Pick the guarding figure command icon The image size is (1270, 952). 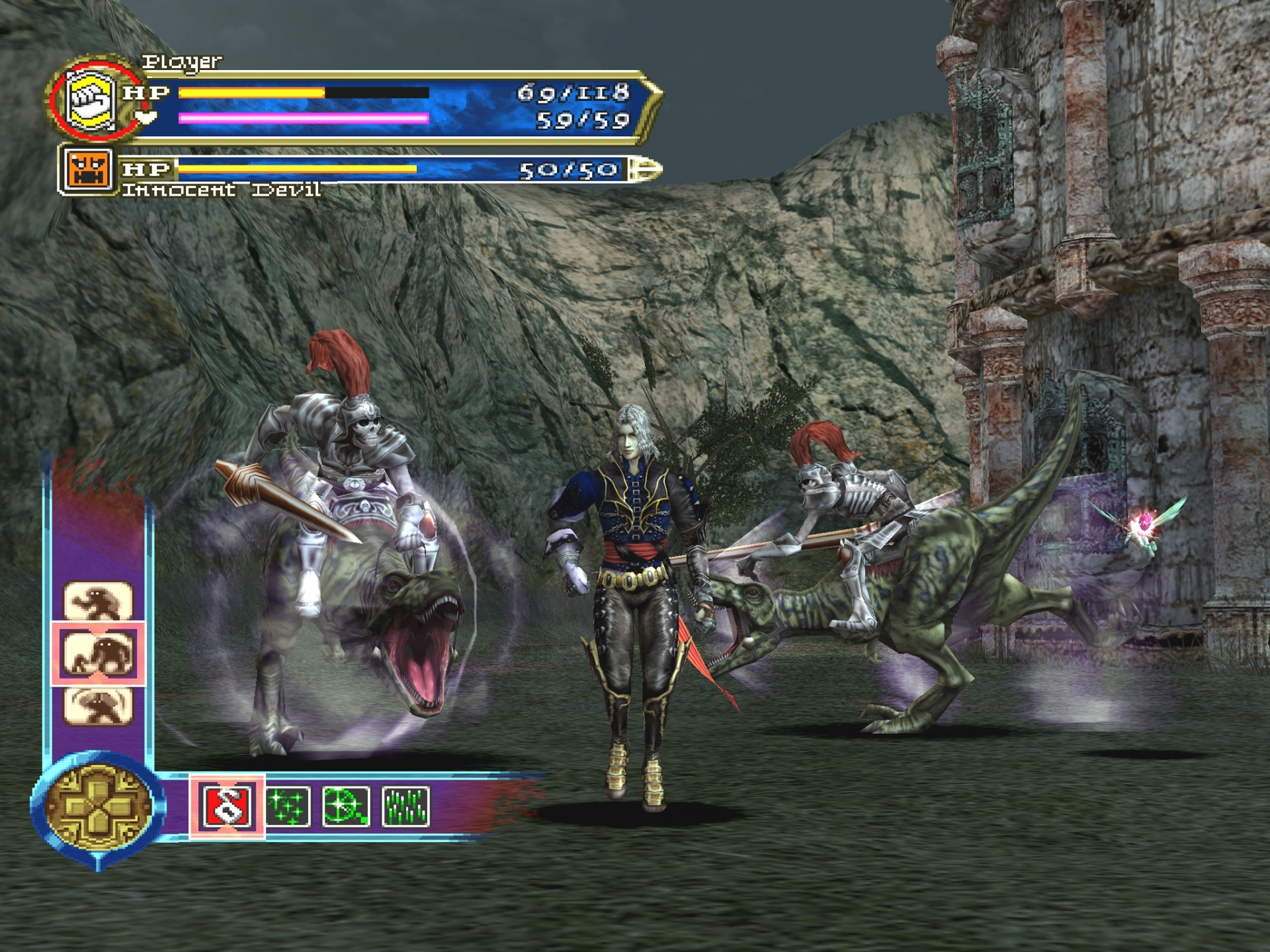click(x=99, y=705)
